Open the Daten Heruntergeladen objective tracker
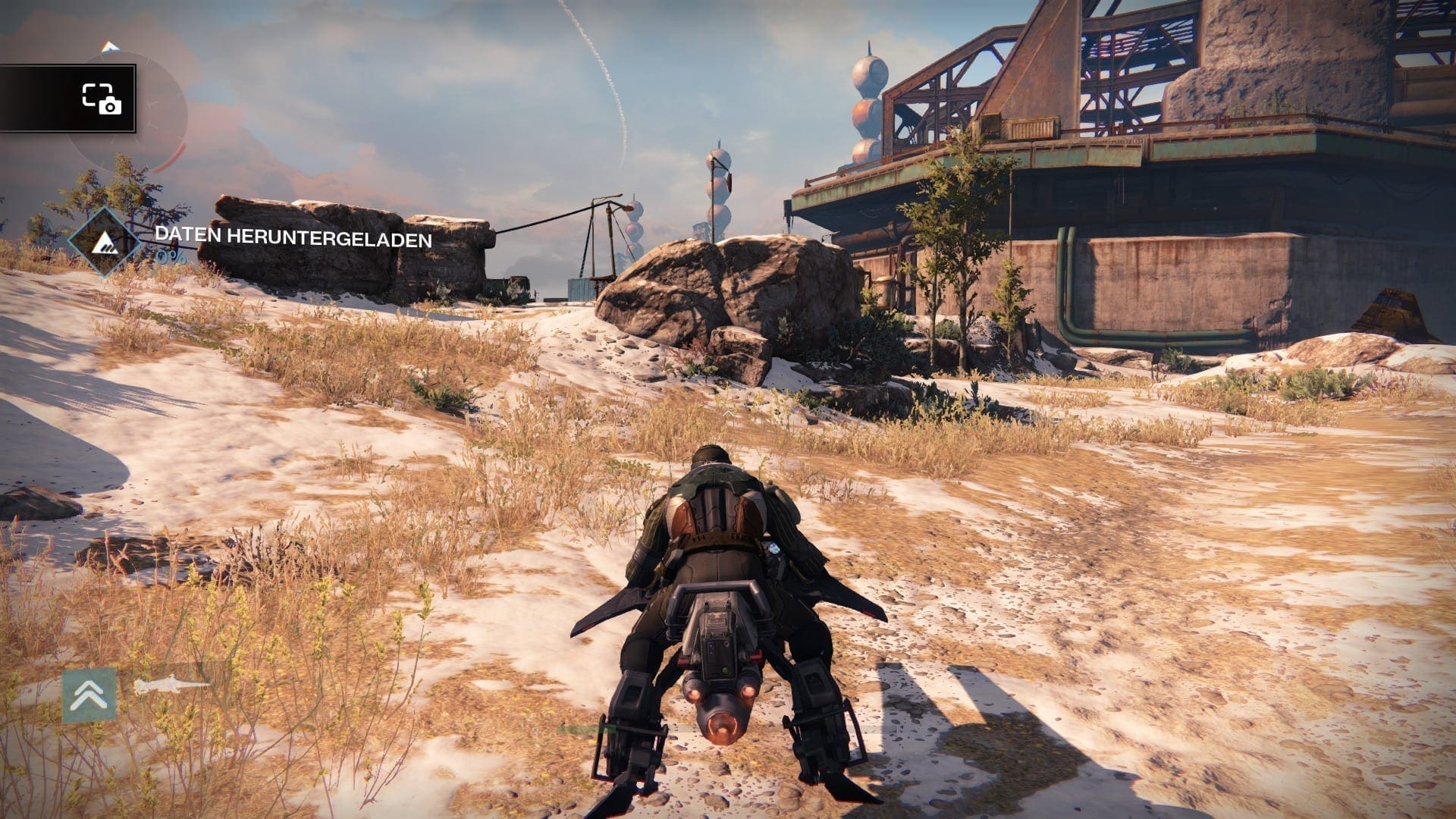The height and width of the screenshot is (819, 1456). pos(293,238)
